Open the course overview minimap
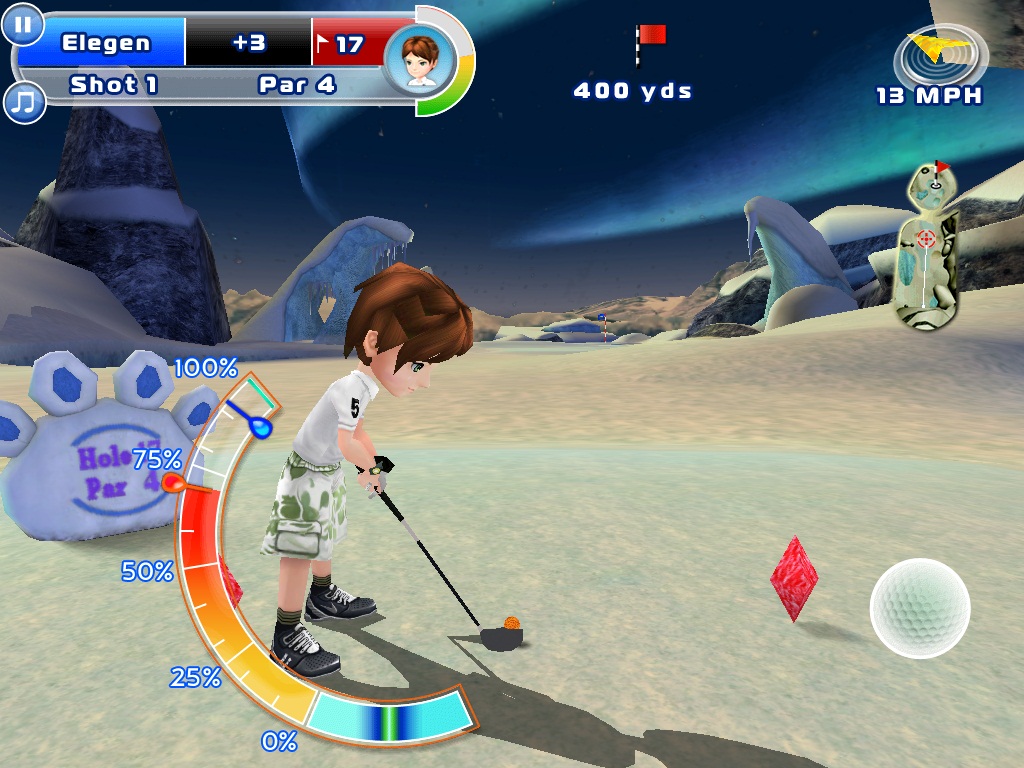 [929, 245]
